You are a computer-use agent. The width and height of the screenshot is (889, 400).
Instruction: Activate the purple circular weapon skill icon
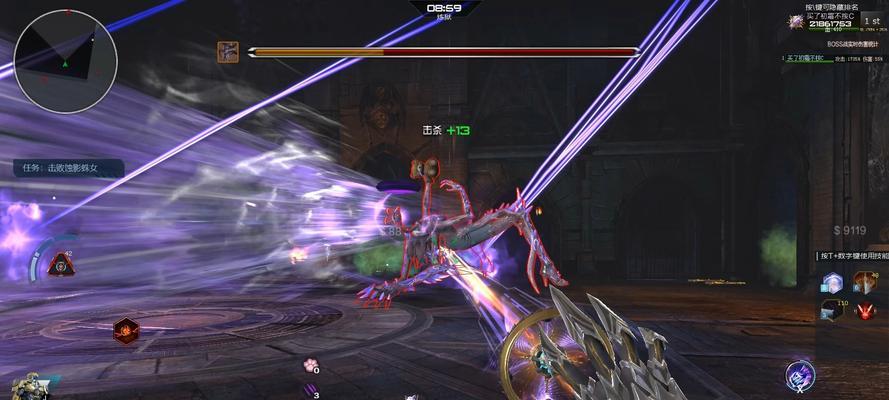800,376
